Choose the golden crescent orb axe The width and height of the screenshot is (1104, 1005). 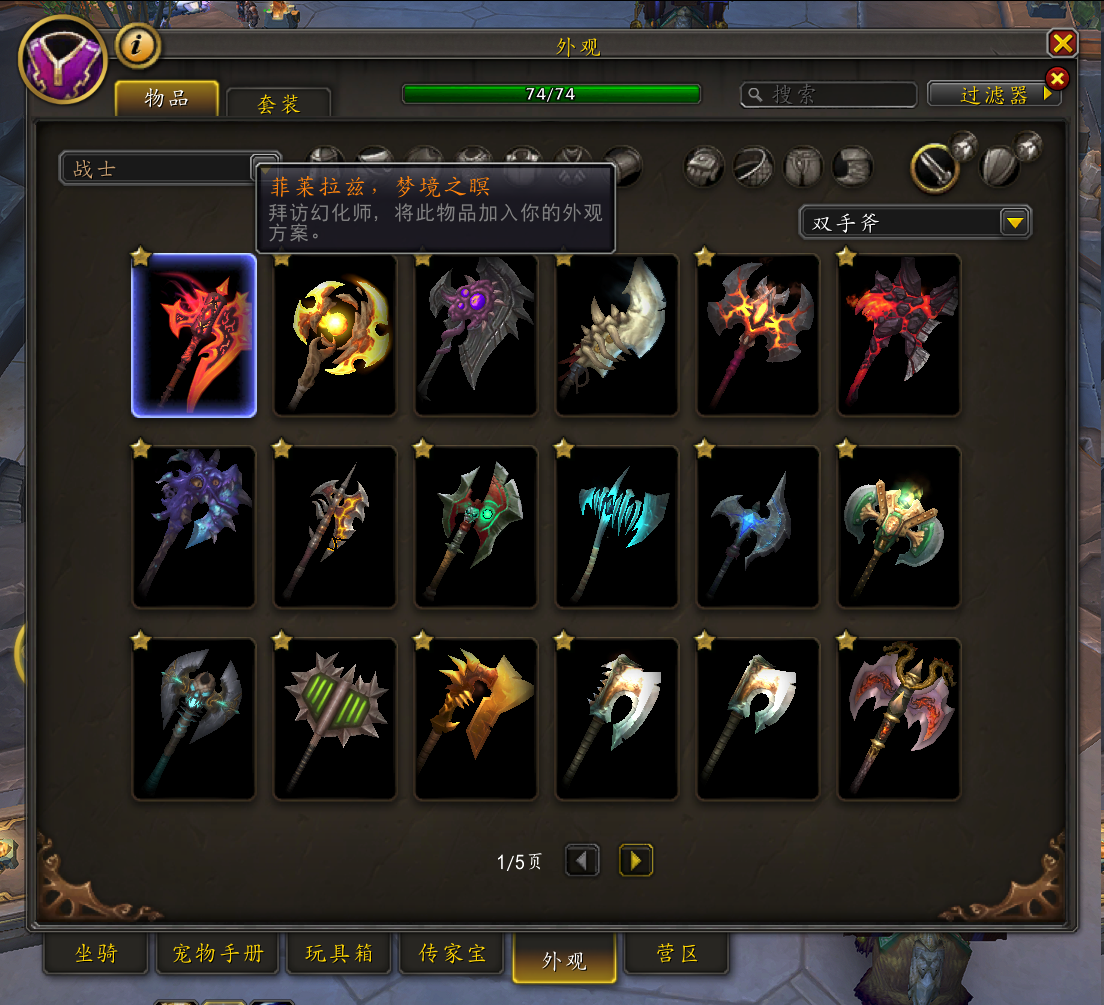point(335,335)
